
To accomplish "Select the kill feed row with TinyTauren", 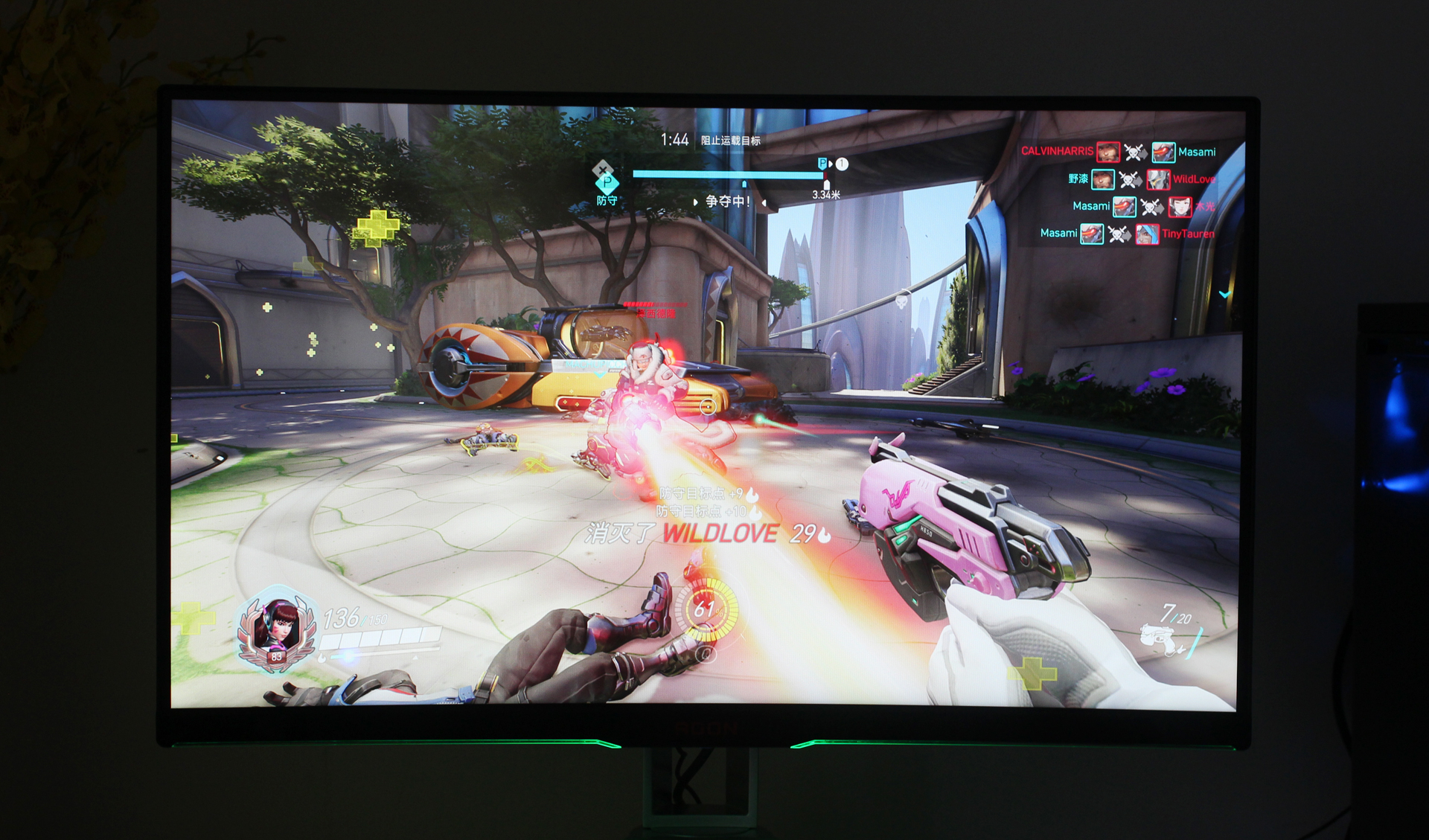I will coord(1127,234).
